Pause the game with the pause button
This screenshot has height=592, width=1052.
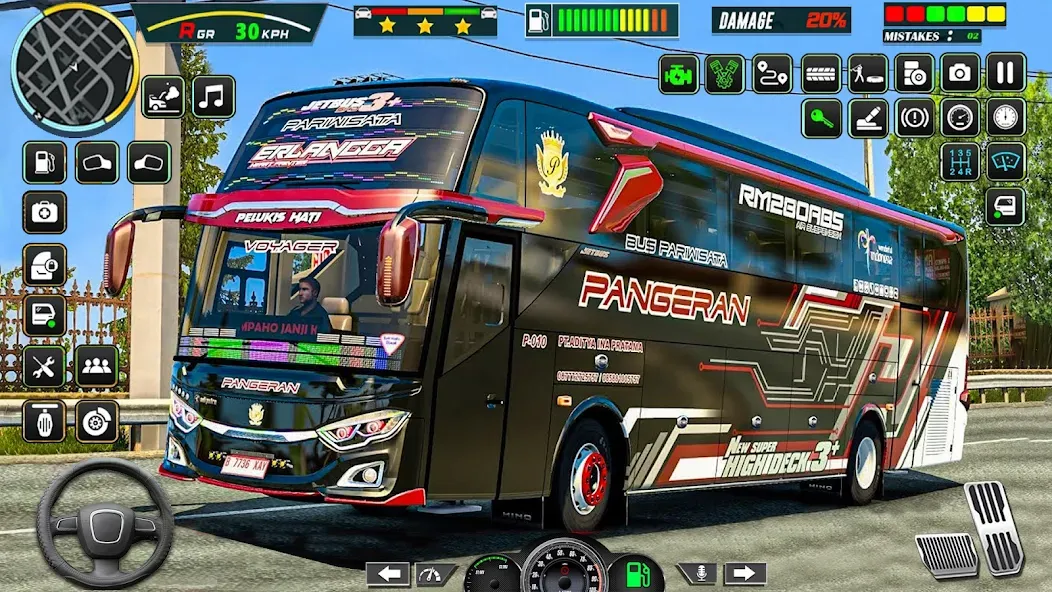[1006, 72]
